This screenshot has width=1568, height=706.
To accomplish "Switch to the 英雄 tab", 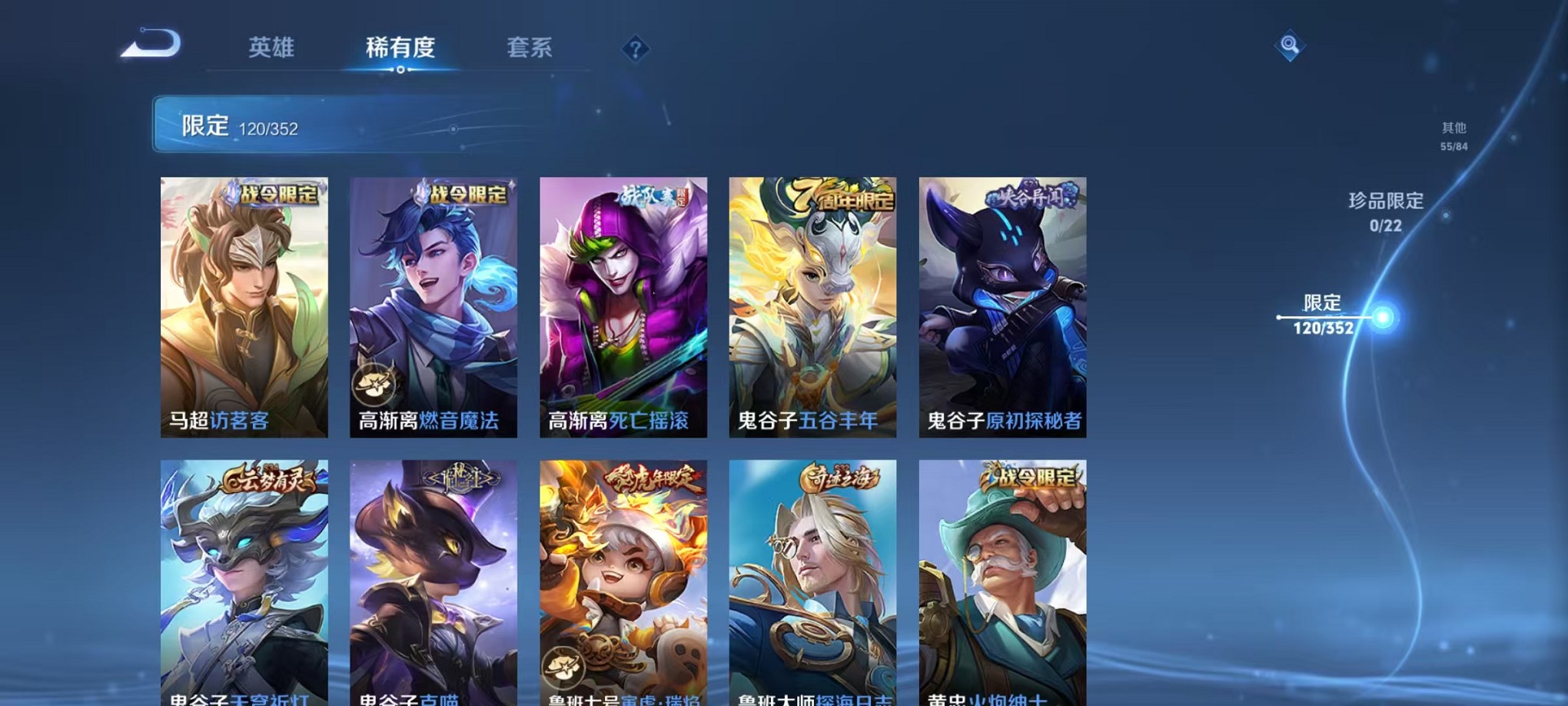I will tap(271, 48).
